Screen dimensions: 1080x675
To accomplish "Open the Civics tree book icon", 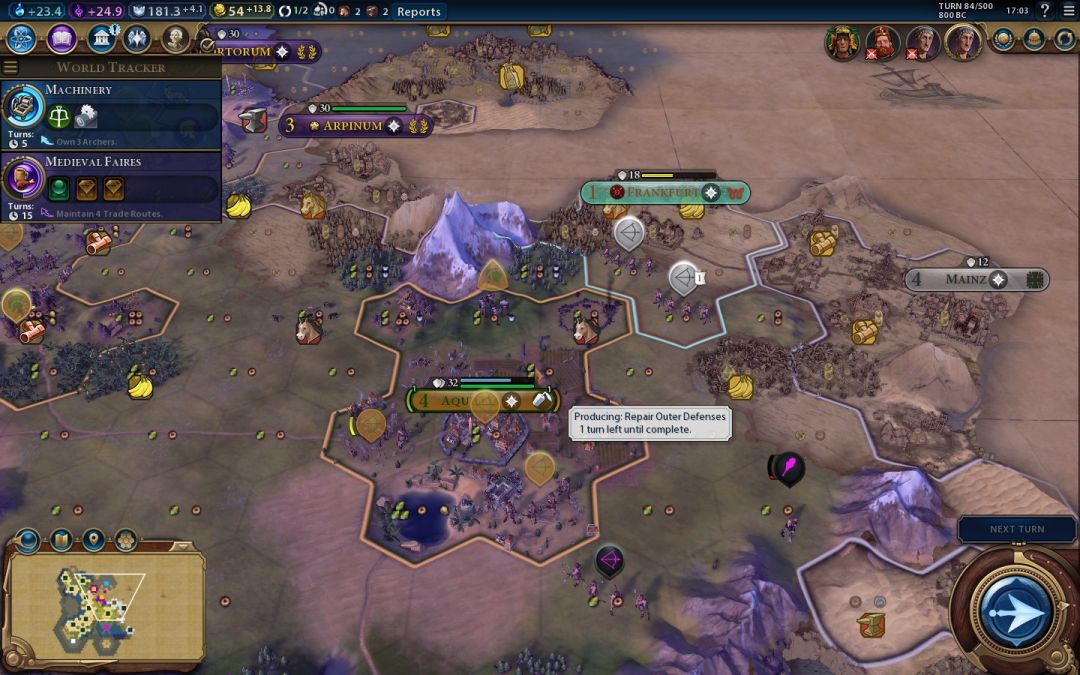I will (61, 39).
